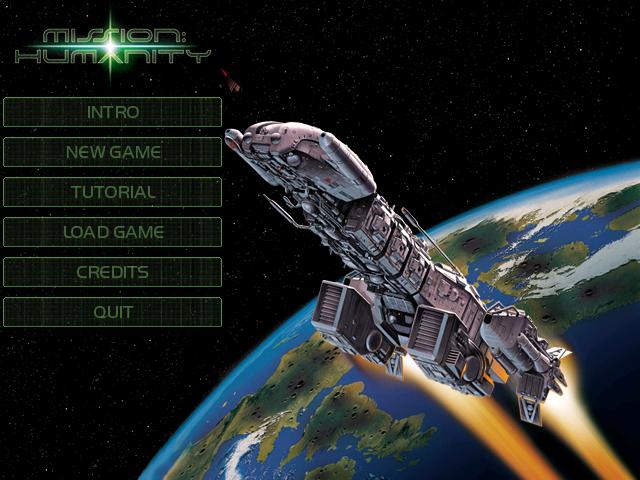Open the Tutorial
640x480 pixels.
click(113, 192)
